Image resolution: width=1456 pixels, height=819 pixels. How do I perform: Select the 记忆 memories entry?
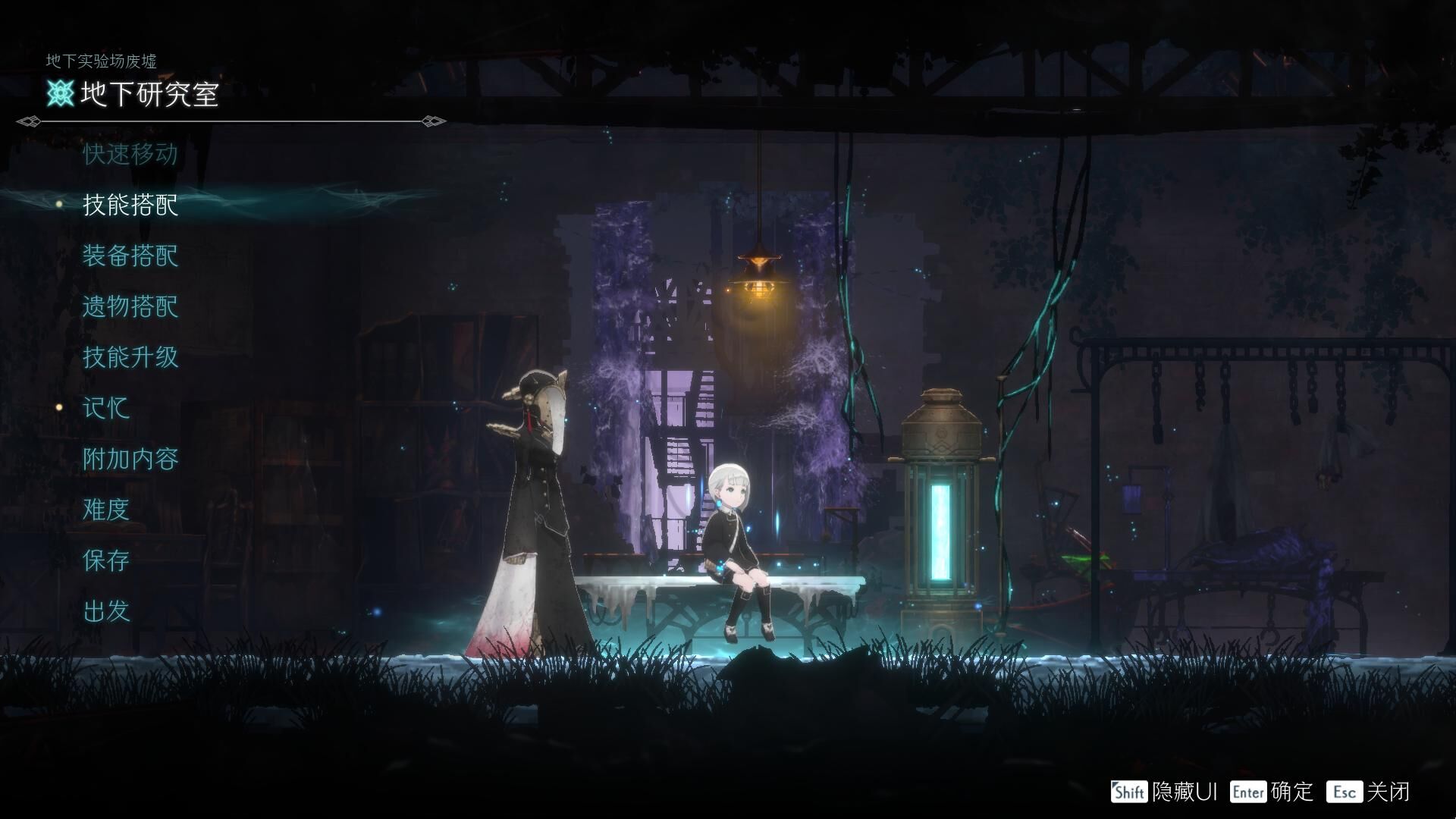[x=106, y=408]
